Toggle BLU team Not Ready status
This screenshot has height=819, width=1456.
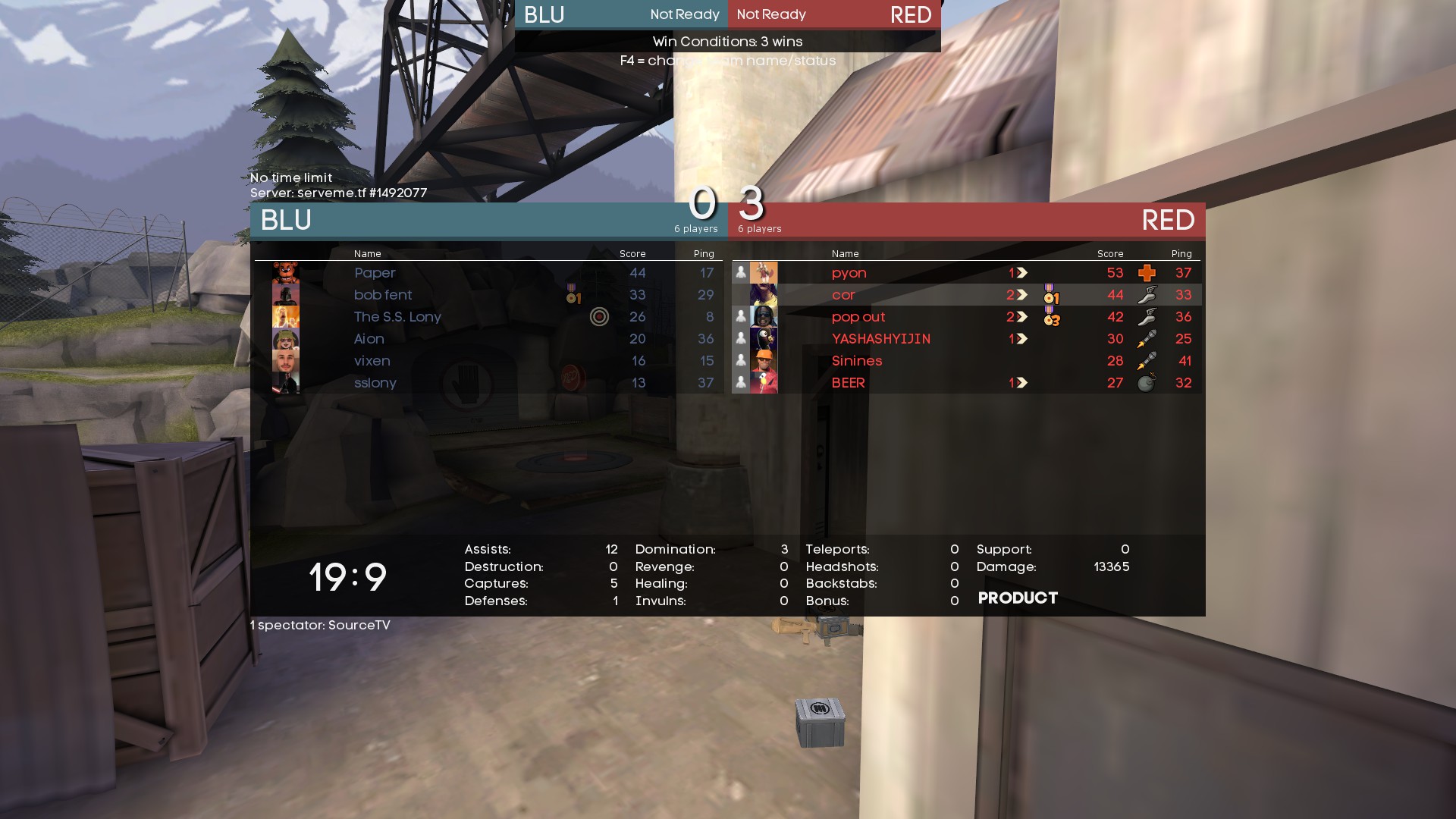(x=684, y=14)
